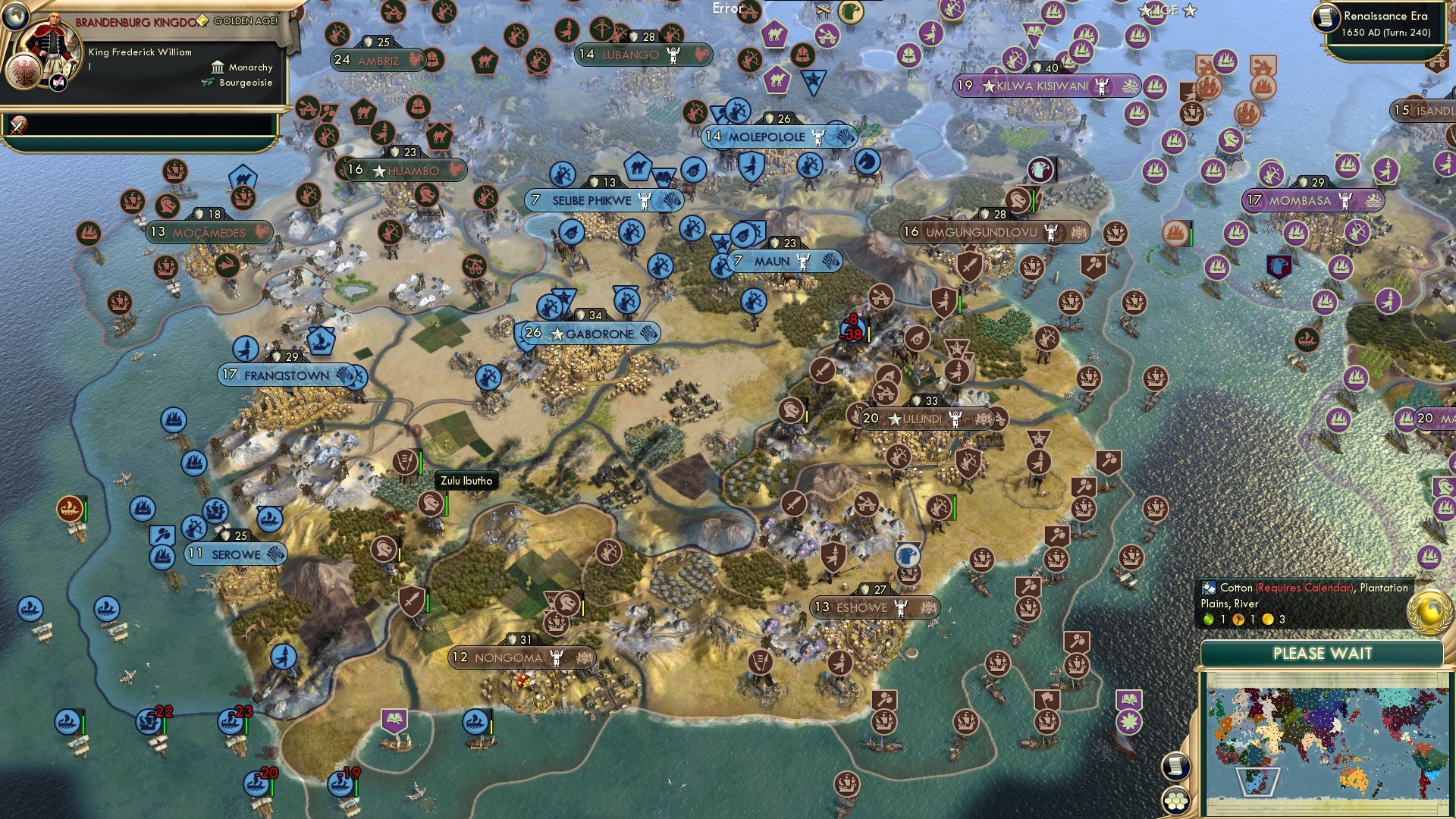This screenshot has width=1456, height=819.
Task: Click the minimap world overview
Action: [x=1327, y=739]
